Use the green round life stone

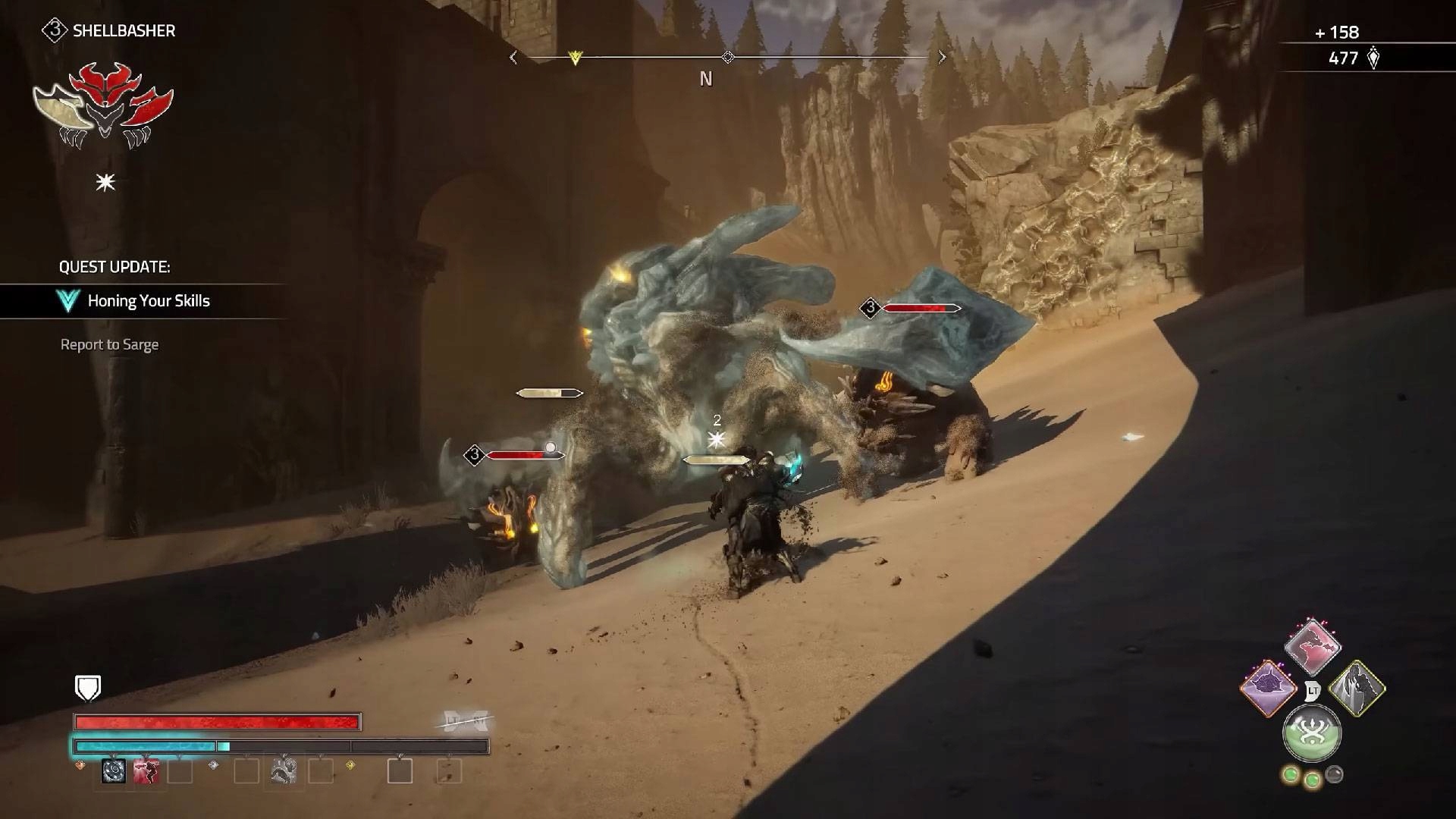[1312, 733]
